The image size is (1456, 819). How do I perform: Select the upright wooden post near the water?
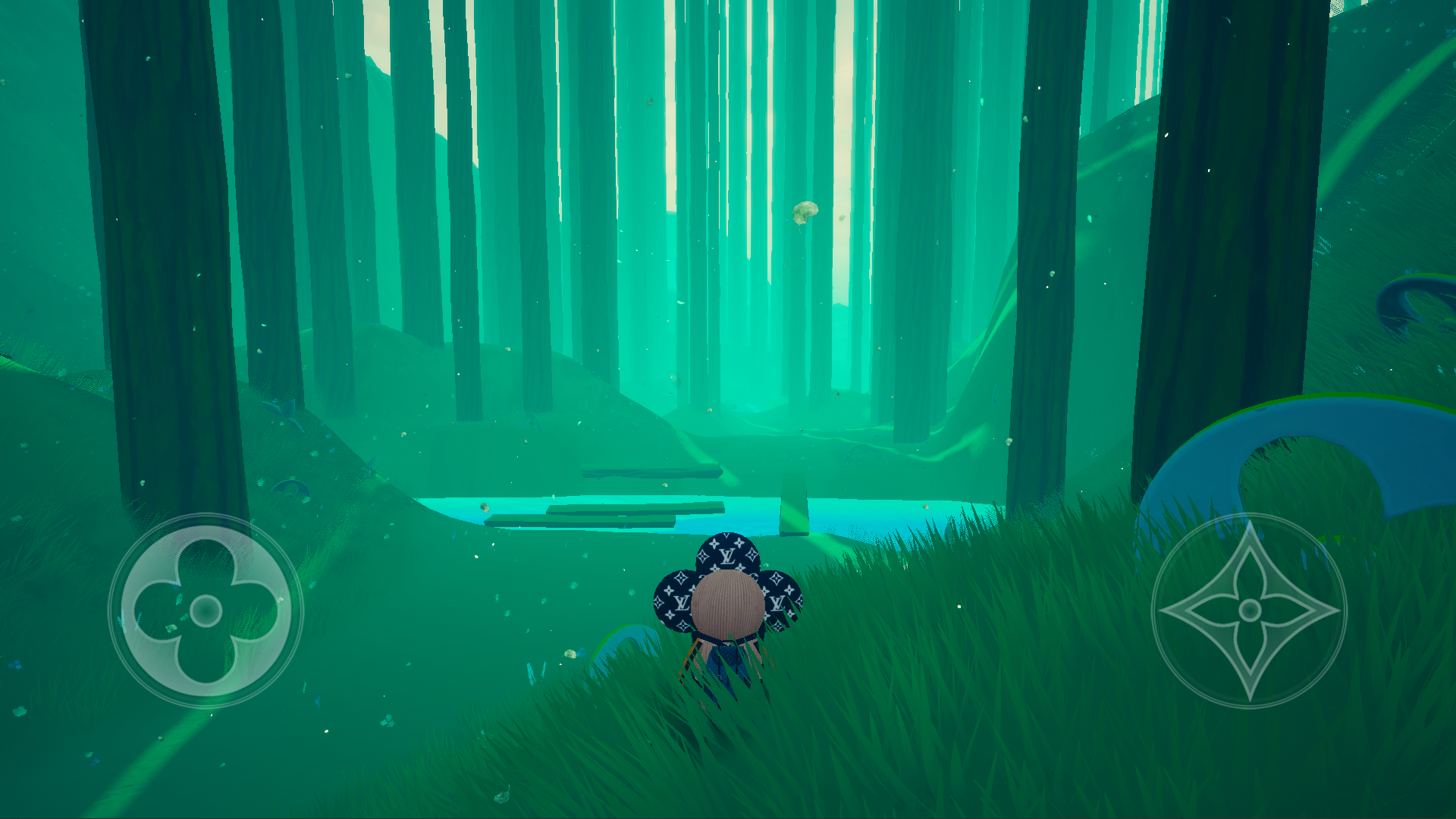click(795, 504)
